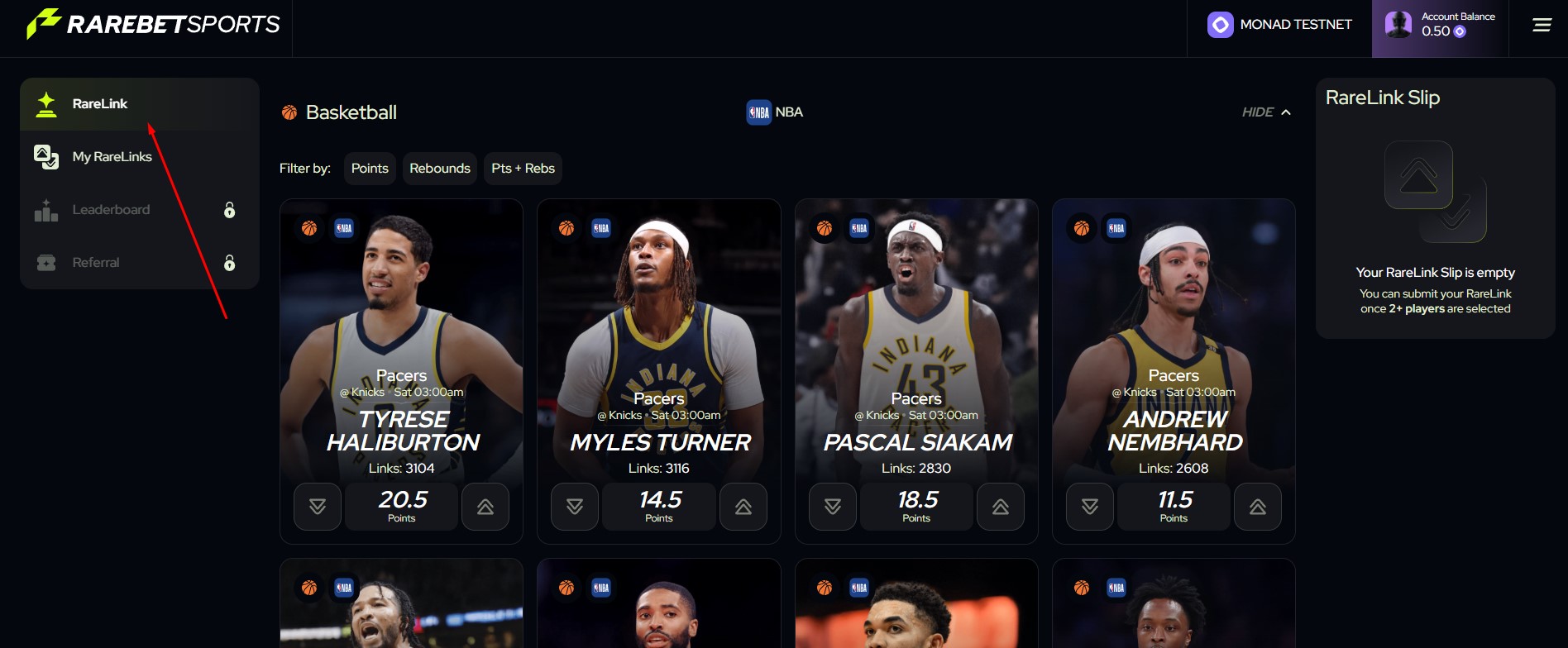Viewport: 1568px width, 648px height.
Task: Open the hamburger menu
Action: tap(1542, 26)
